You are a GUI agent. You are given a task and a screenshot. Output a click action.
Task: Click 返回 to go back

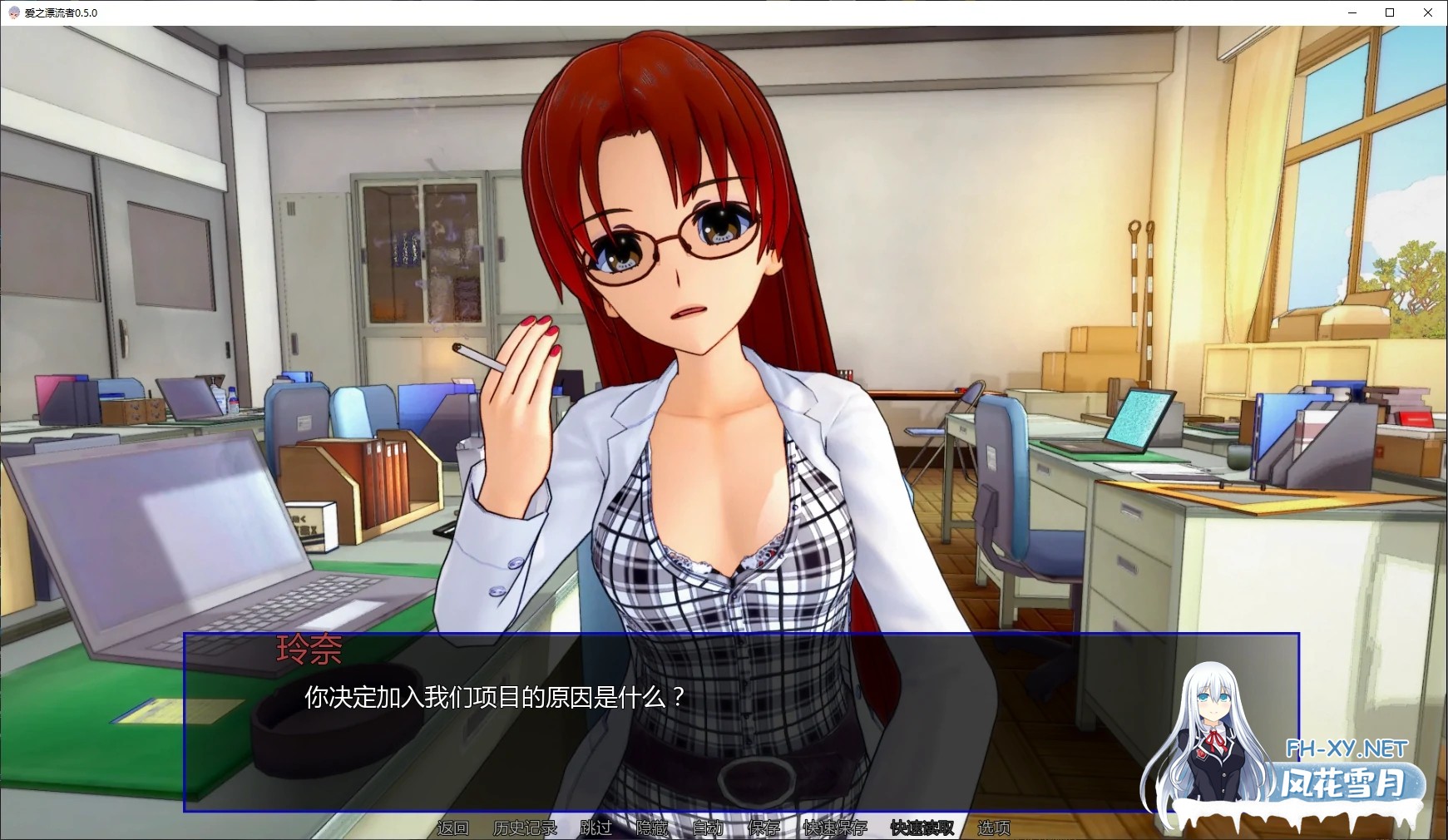click(453, 828)
